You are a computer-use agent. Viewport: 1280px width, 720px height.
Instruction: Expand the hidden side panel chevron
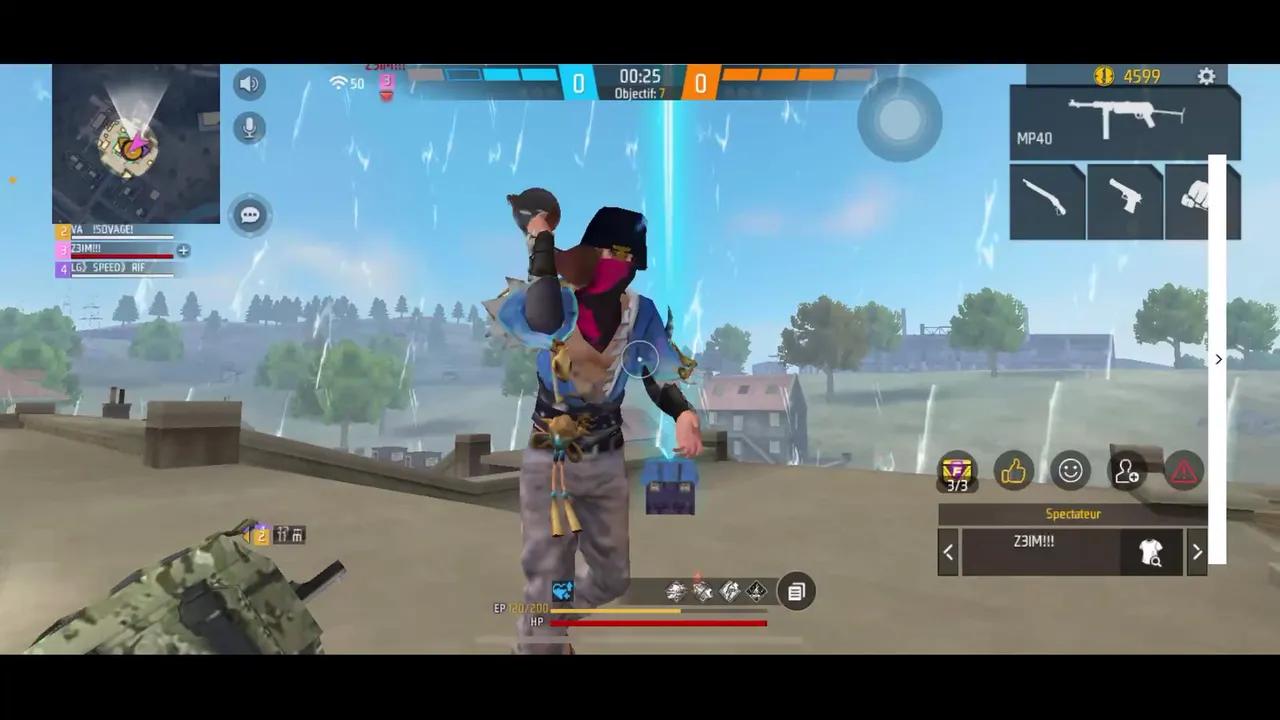point(1218,358)
